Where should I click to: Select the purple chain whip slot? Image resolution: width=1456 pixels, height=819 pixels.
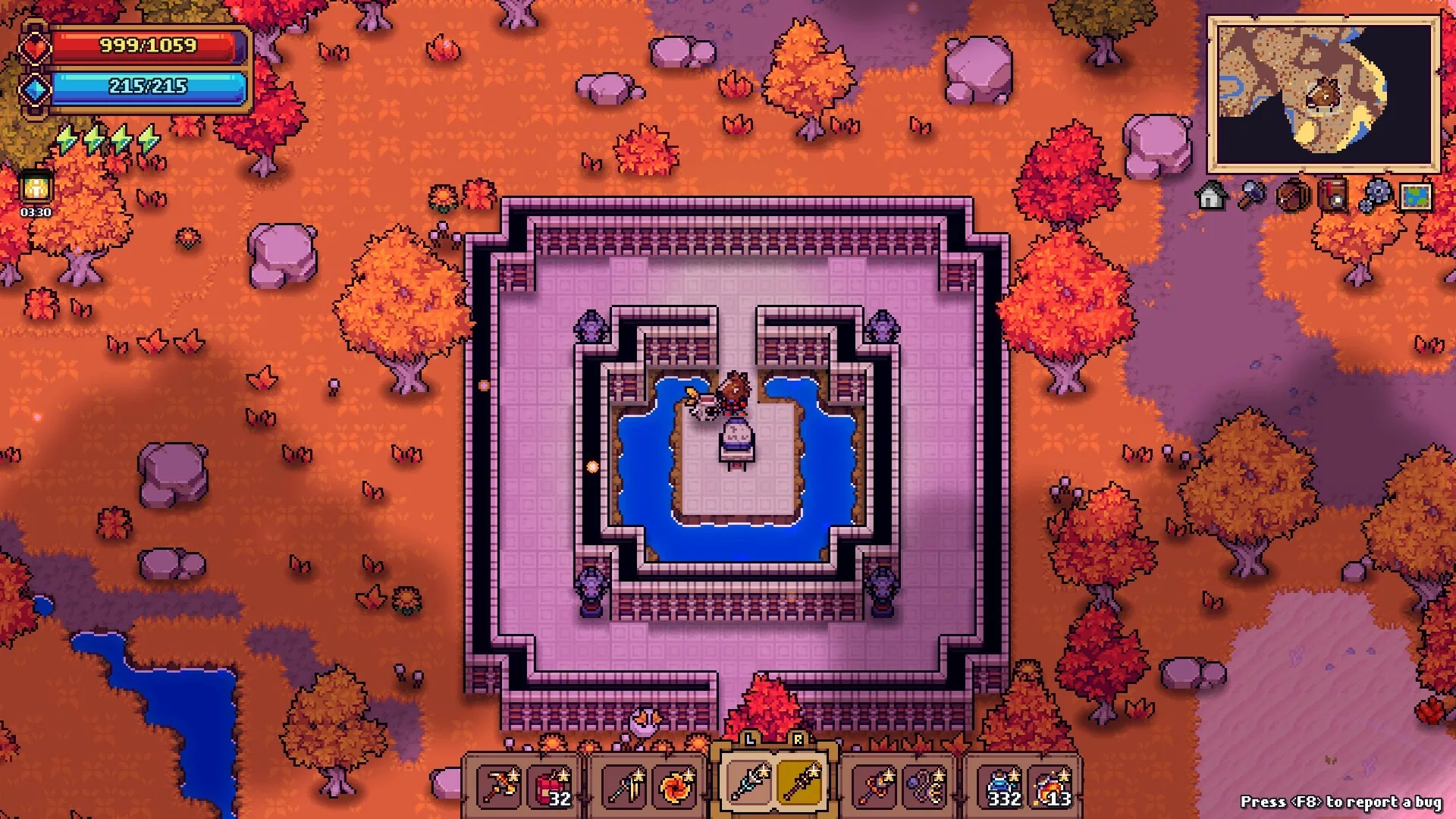pyautogui.click(x=925, y=786)
